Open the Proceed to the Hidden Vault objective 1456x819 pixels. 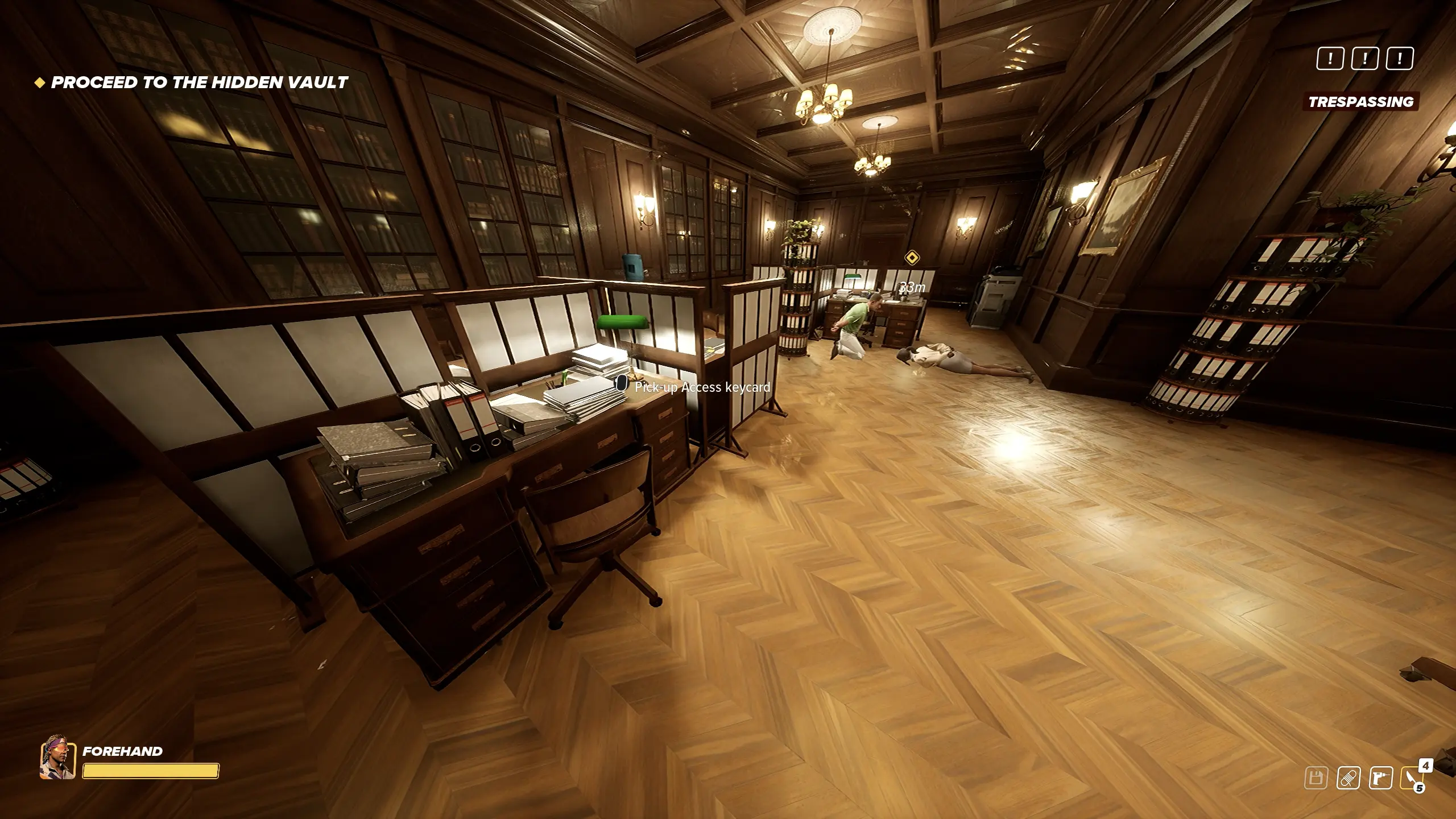coord(199,82)
